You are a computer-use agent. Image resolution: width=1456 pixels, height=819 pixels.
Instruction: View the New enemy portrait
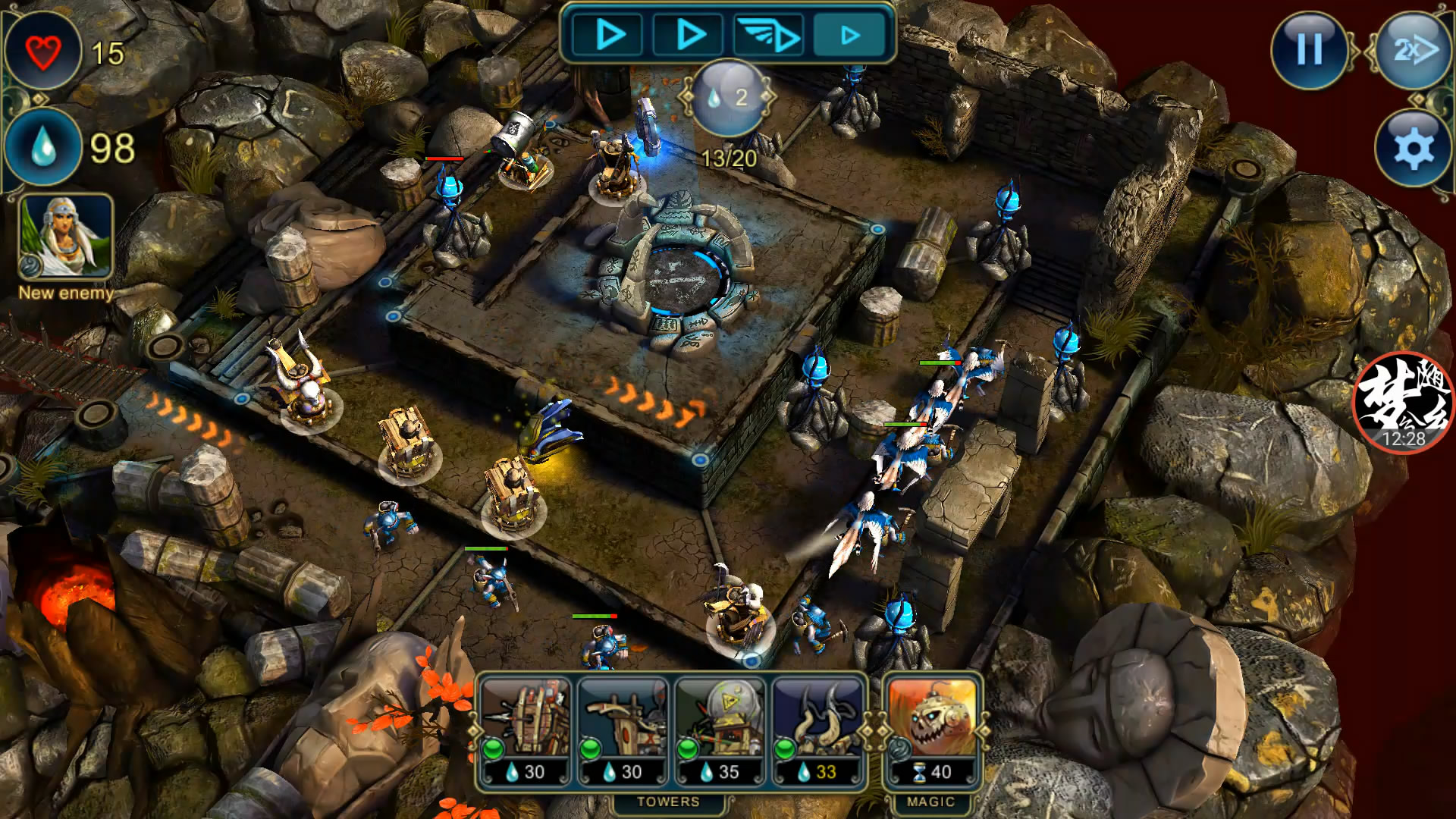tap(66, 236)
